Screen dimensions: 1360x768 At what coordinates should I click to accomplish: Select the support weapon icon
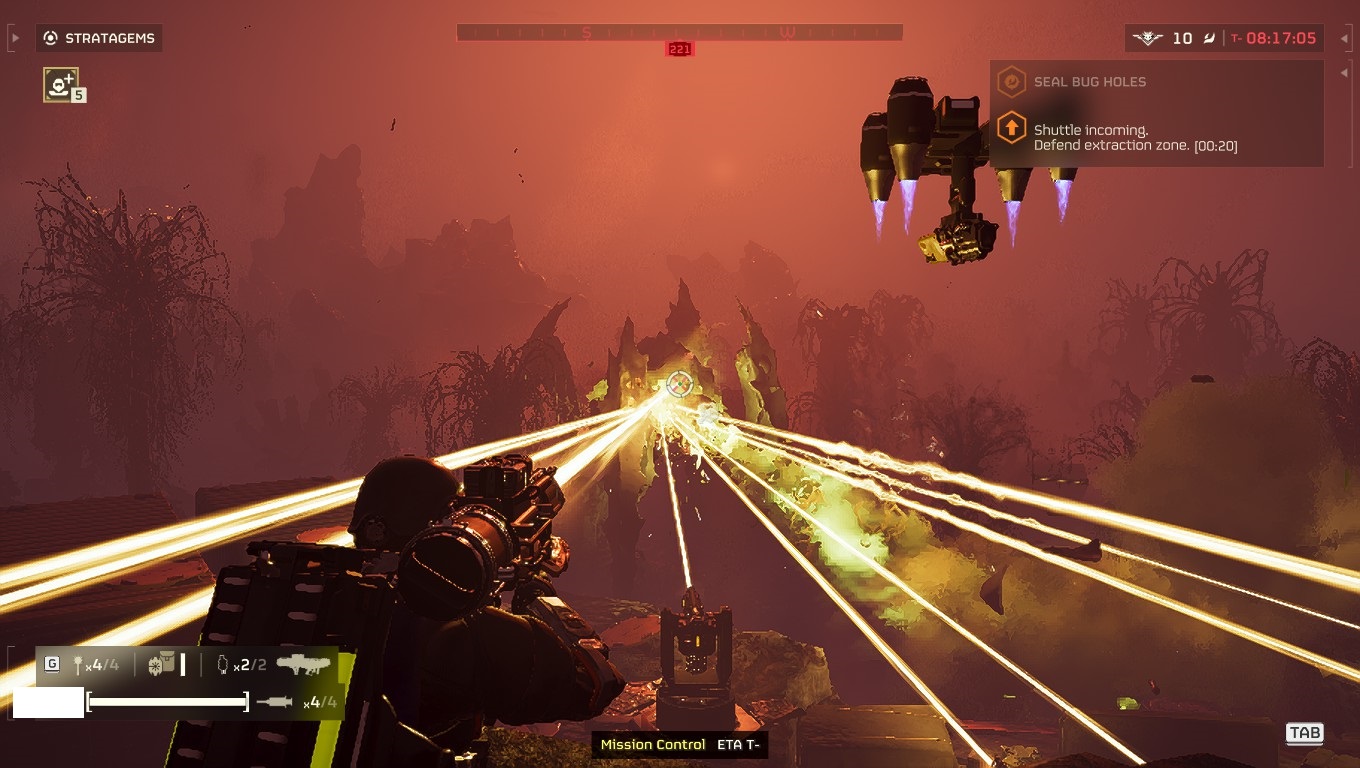[304, 664]
